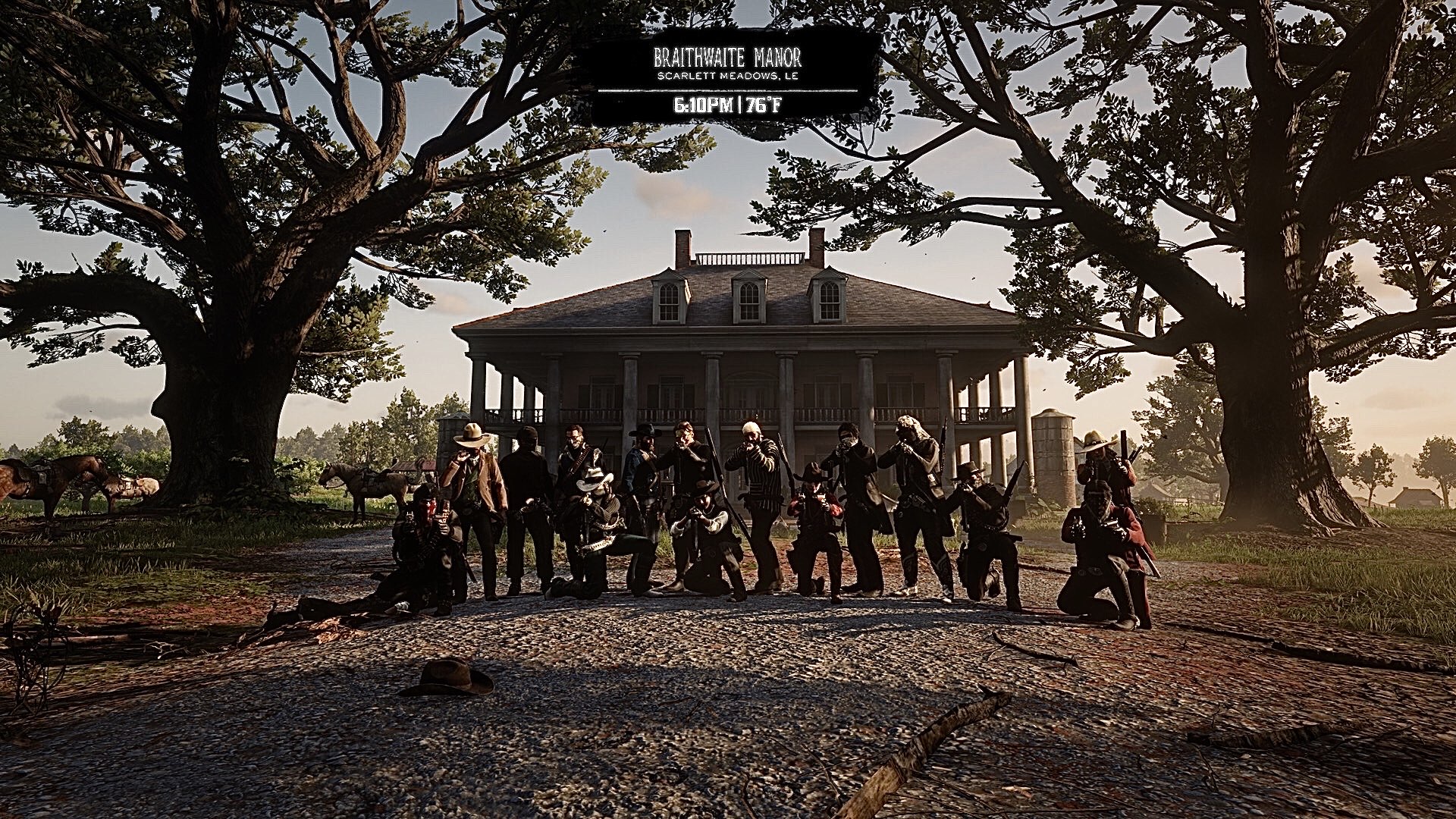Select the Scarlett Meadows, LE subtitle
This screenshot has width=1456, height=819.
click(728, 76)
